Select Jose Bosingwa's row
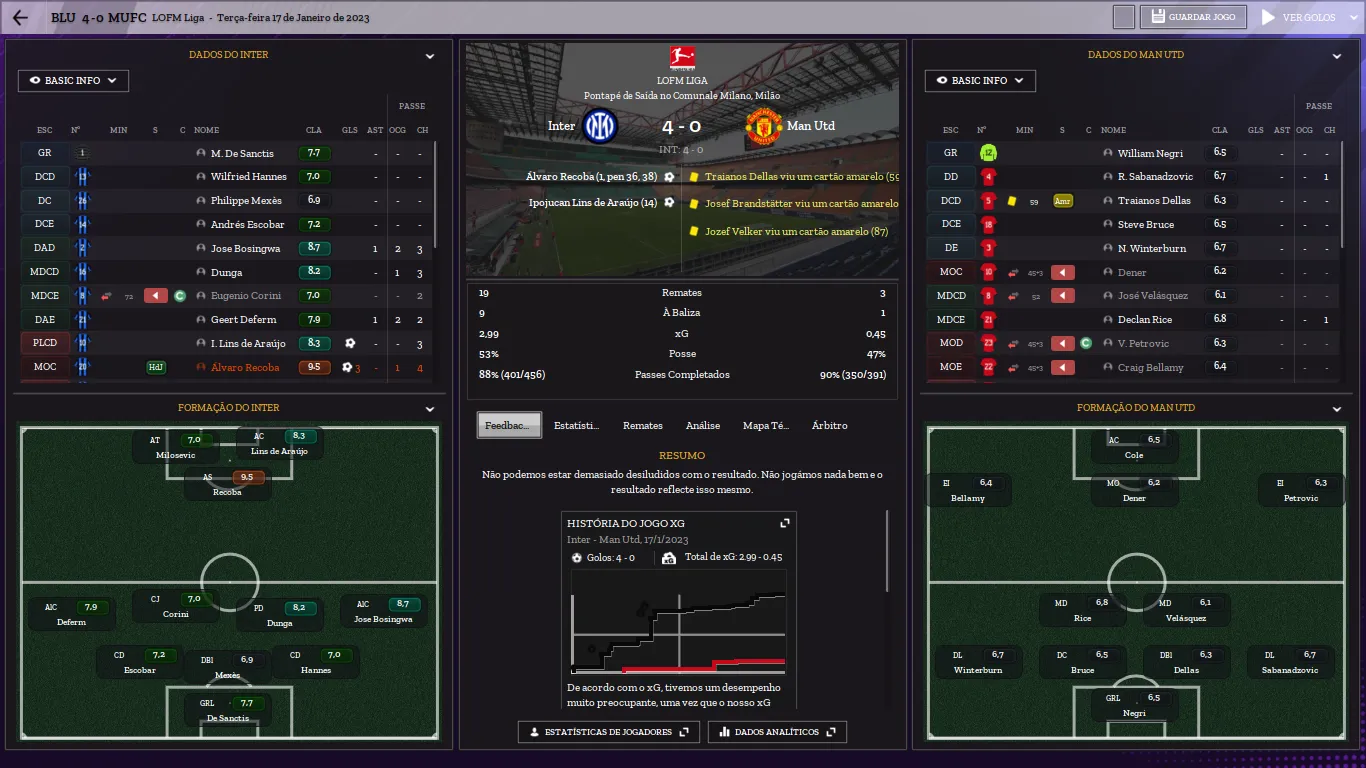Viewport: 1366px width, 768px height. pos(246,248)
